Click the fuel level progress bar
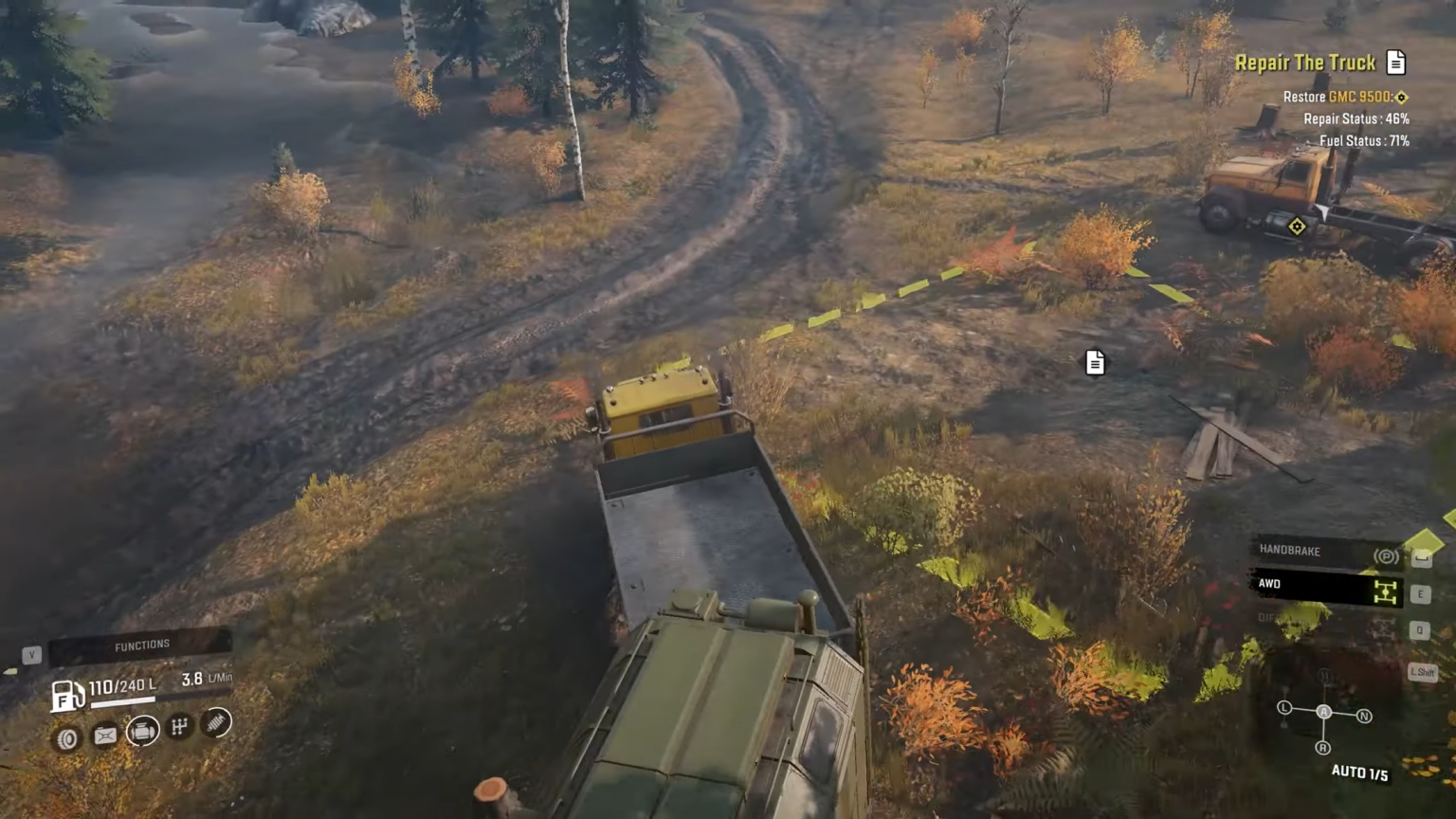 tap(123, 701)
